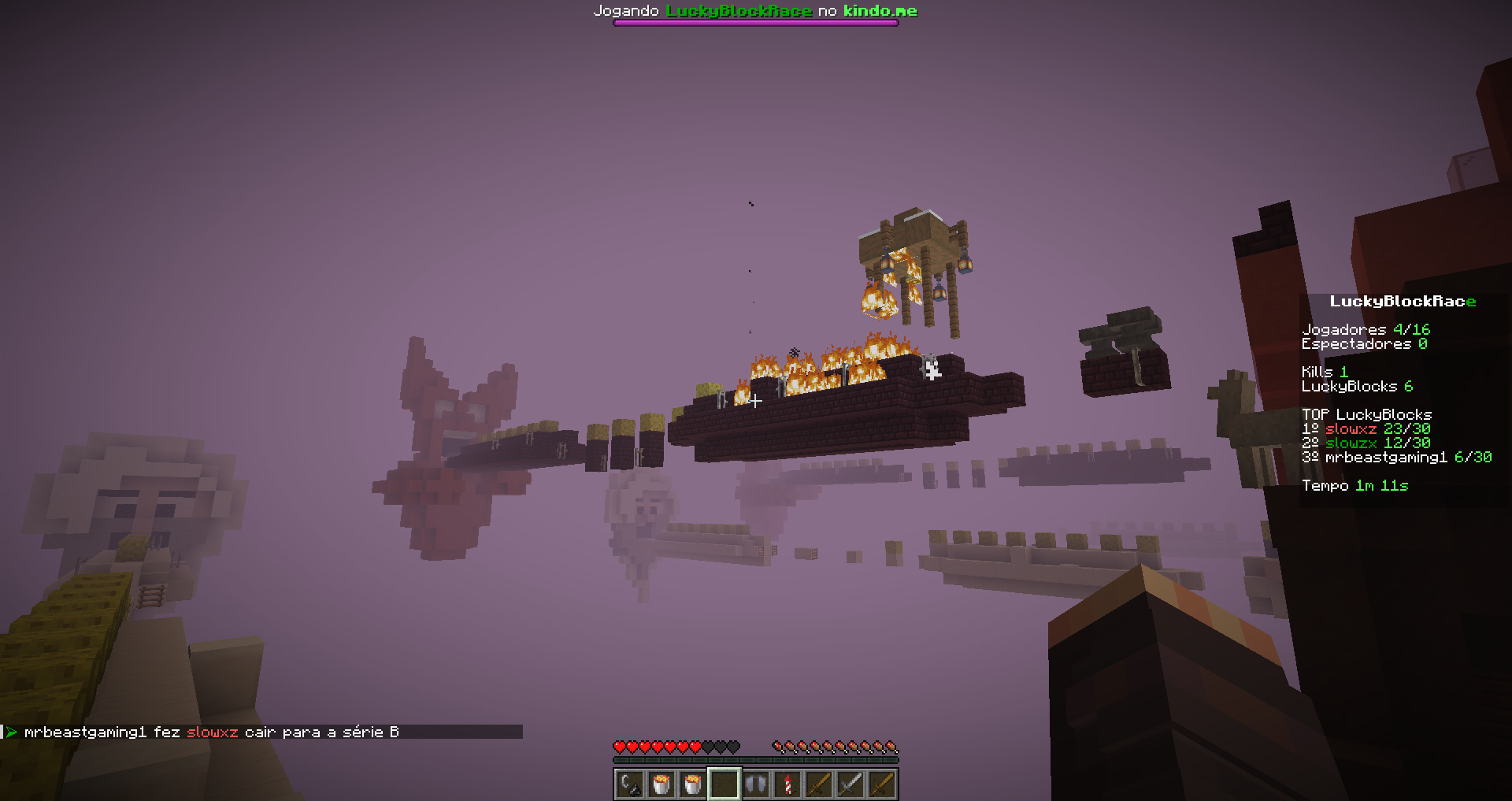Equip the iron sword from the hotbar
The image size is (1512, 801).
tap(850, 784)
